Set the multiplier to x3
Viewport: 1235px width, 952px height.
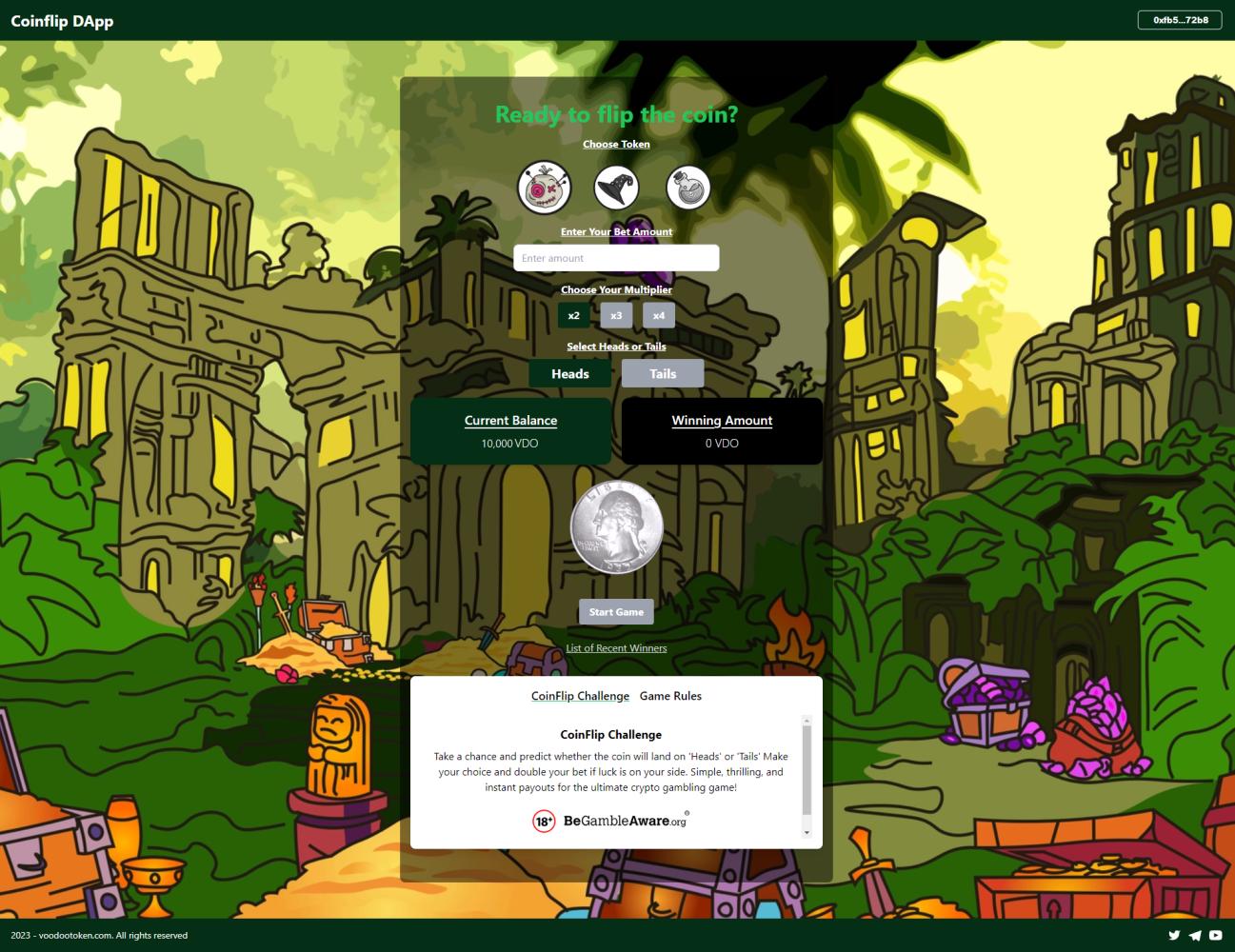(x=616, y=315)
